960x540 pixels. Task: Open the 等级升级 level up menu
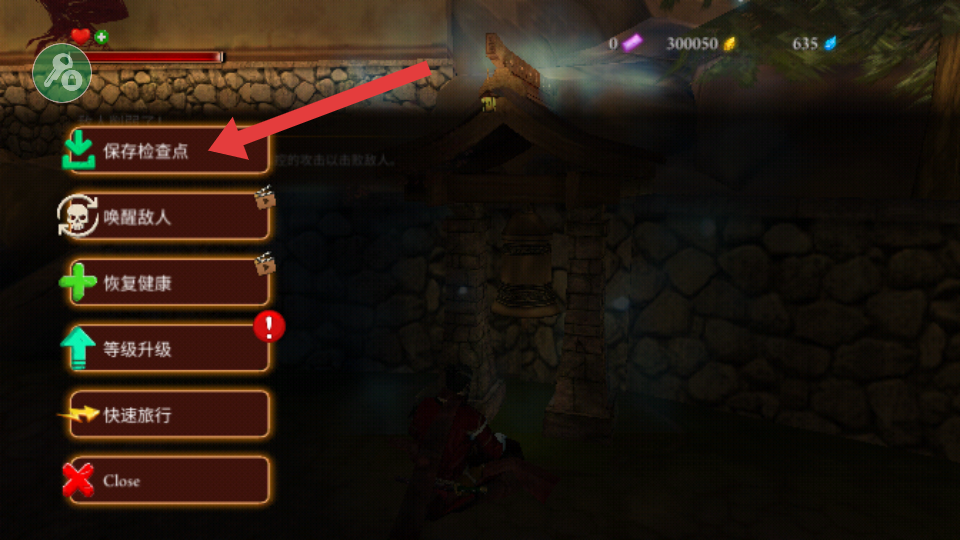pos(168,349)
